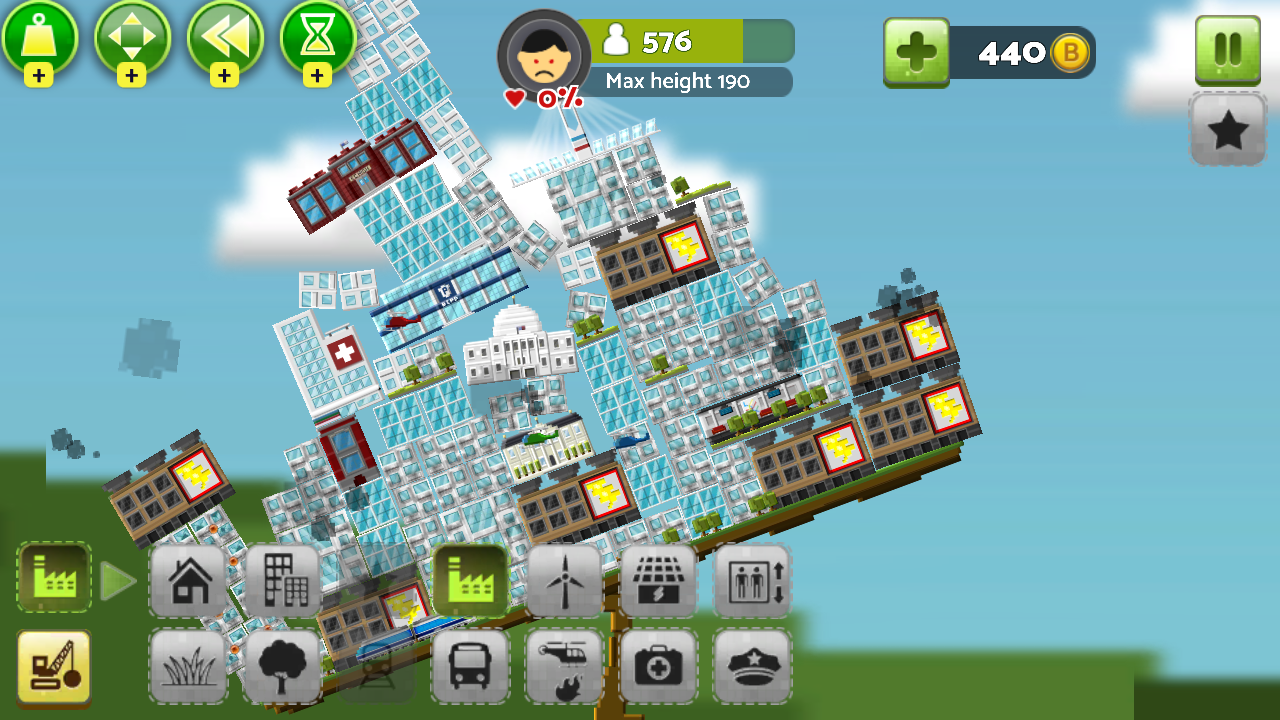Select the elevator building tool
Viewport: 1280px width, 720px height.
pos(752,580)
